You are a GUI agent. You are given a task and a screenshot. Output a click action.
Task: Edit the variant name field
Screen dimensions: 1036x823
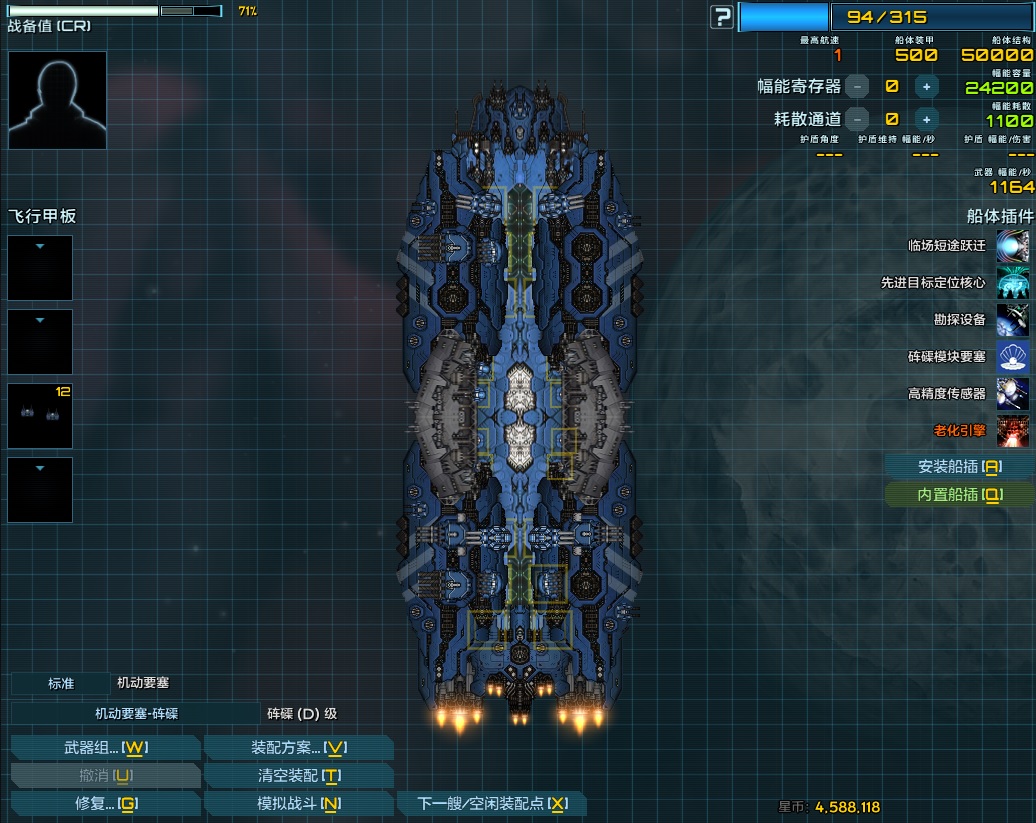135,714
